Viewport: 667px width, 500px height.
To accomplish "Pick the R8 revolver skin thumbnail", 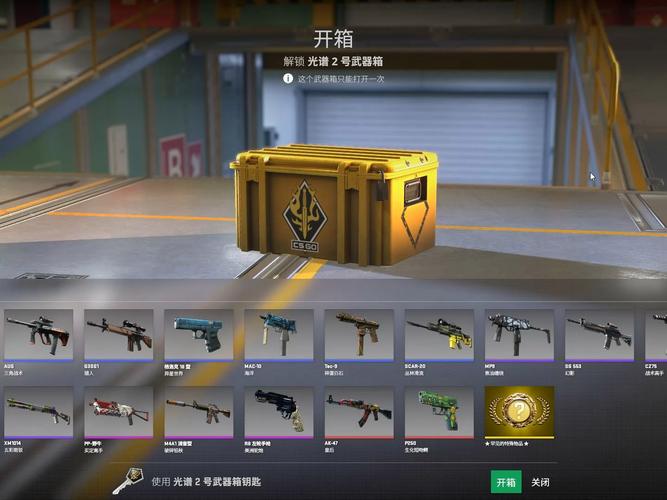I will coord(278,411).
